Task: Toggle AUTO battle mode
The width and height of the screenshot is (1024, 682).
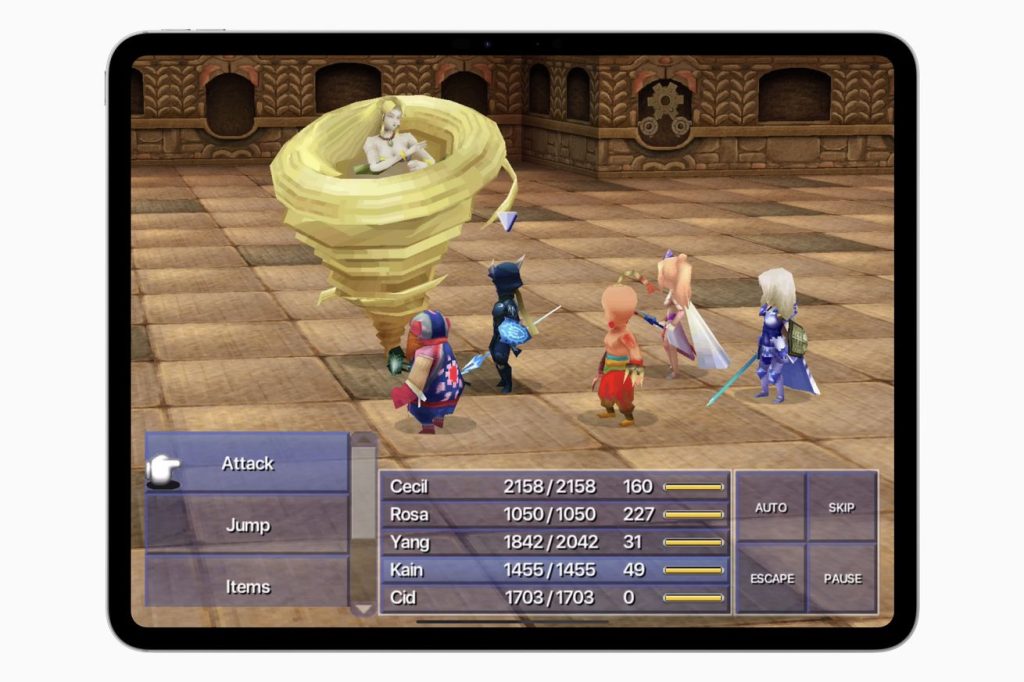Action: click(770, 507)
